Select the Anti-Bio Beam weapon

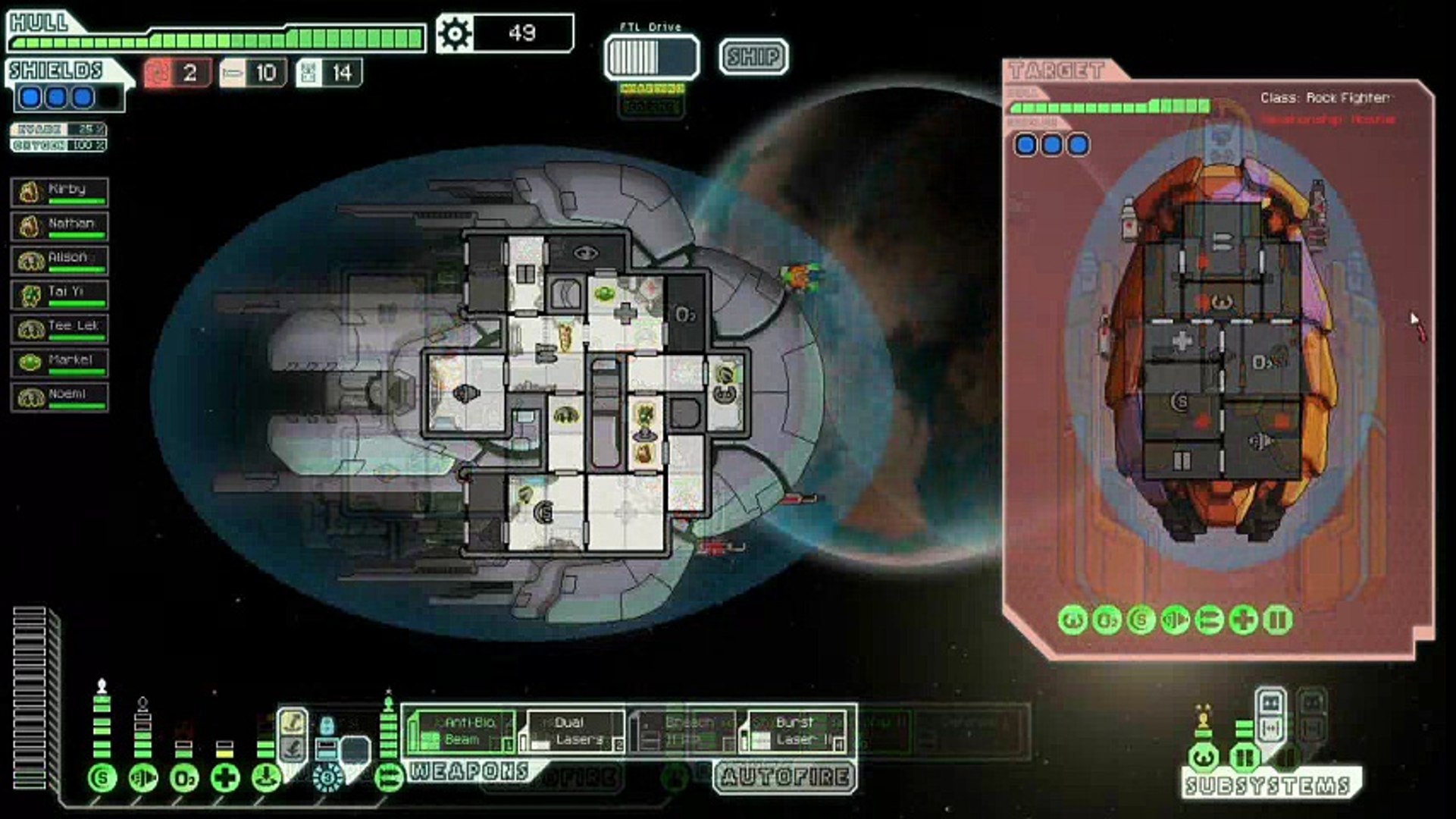(460, 732)
